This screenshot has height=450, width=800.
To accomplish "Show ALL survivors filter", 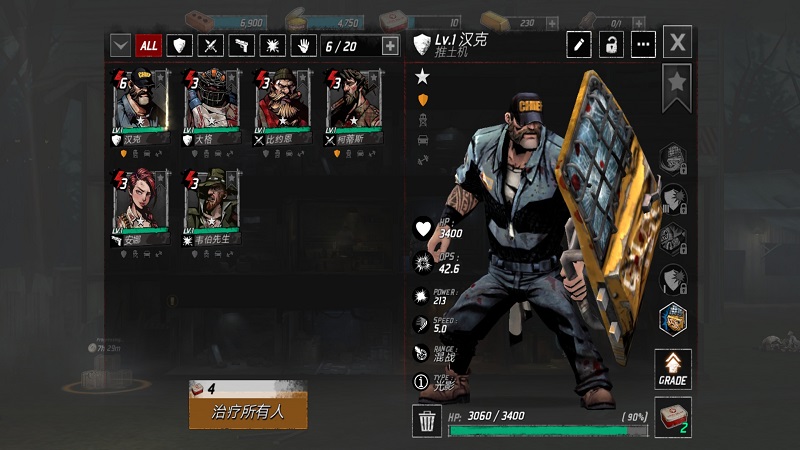I will coord(149,45).
